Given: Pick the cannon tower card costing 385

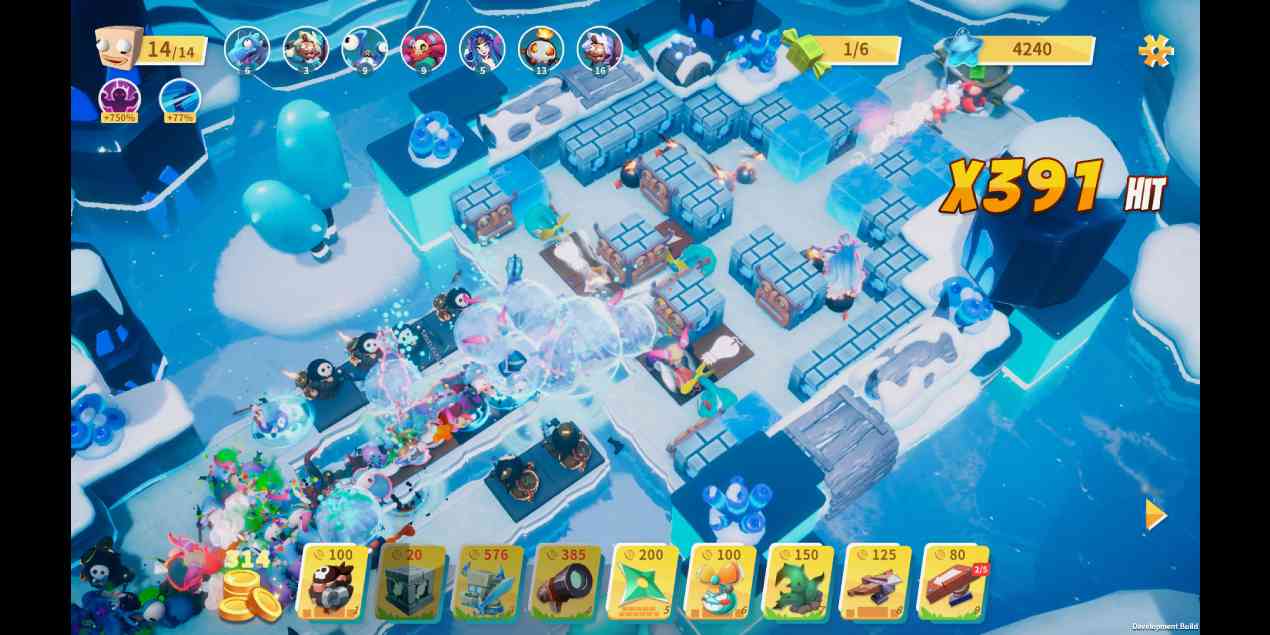Looking at the screenshot, I should (567, 581).
